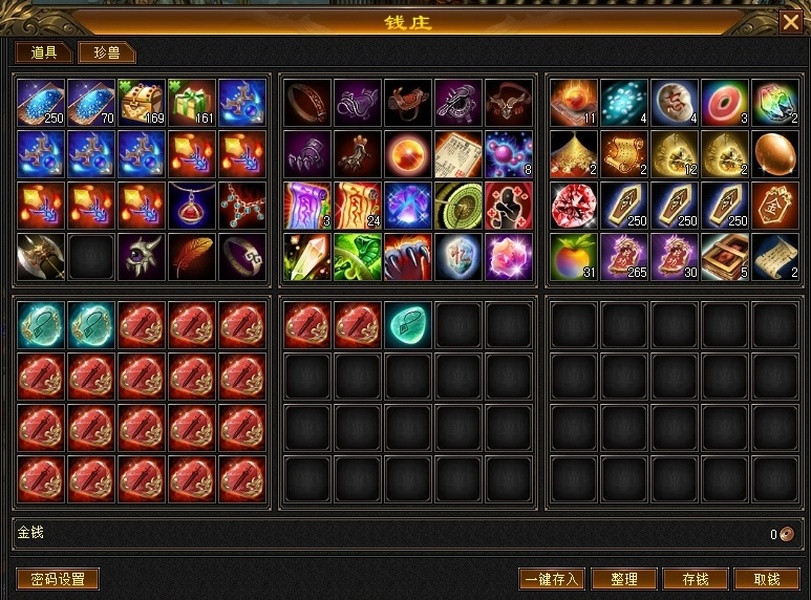
Task: Select the red diamond gem
Action: [574, 206]
